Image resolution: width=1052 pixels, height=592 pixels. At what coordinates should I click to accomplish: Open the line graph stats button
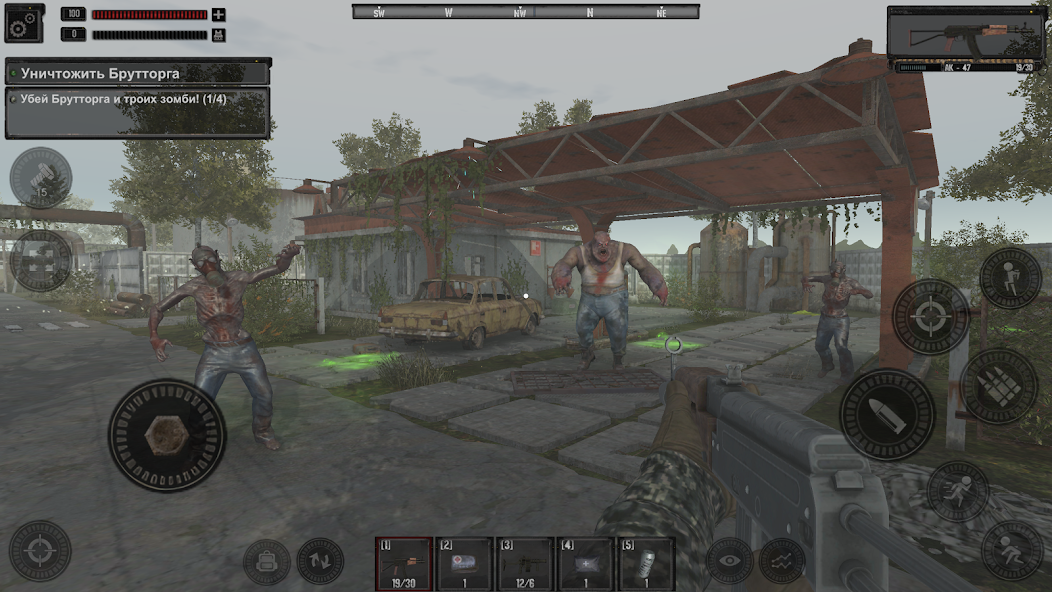tap(782, 561)
